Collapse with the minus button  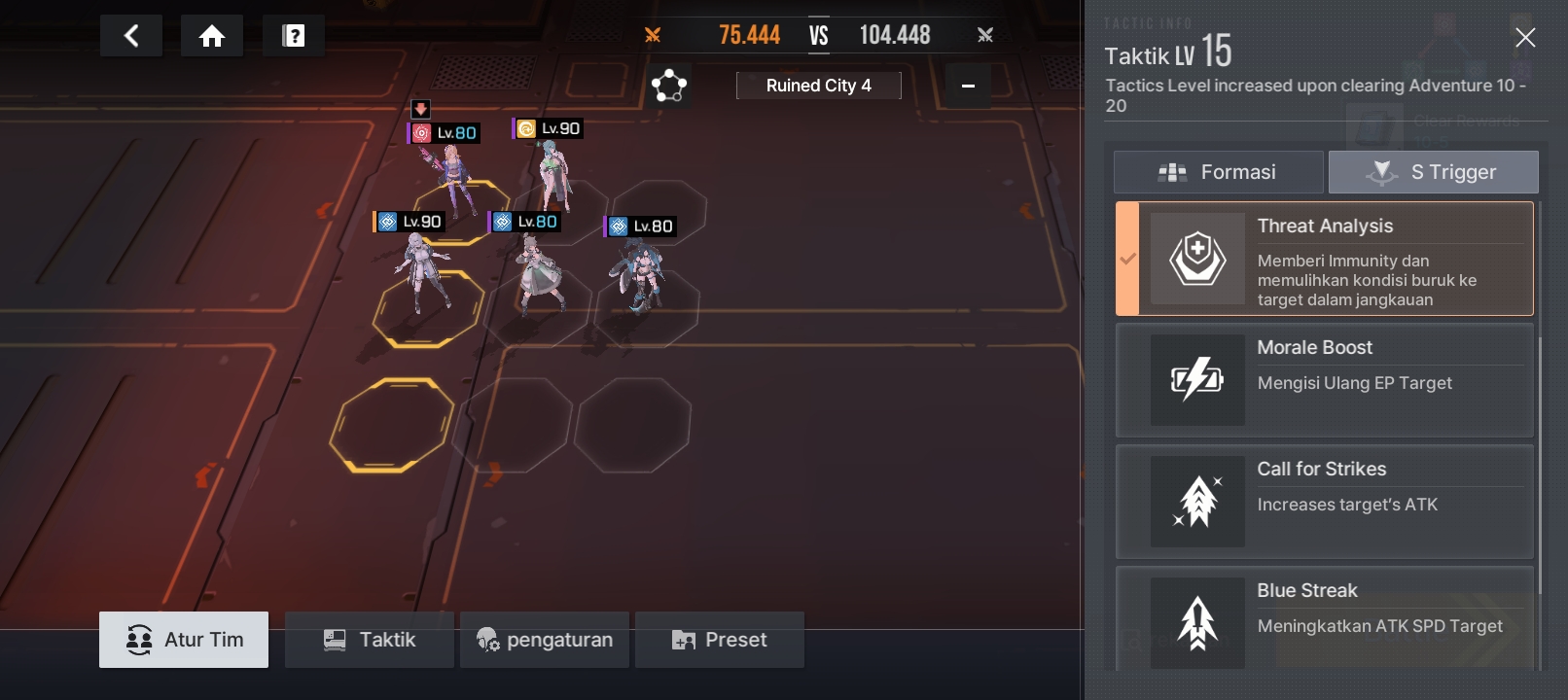(x=968, y=86)
